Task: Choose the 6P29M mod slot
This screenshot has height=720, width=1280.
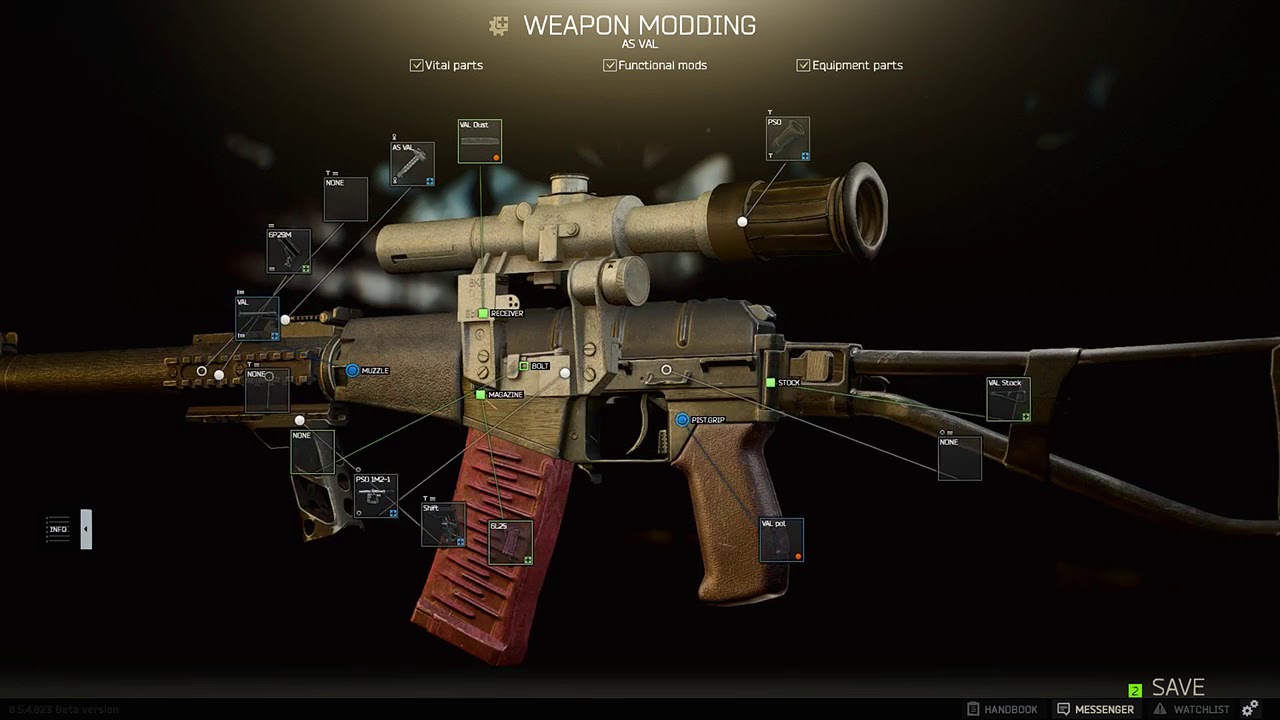Action: click(x=288, y=251)
